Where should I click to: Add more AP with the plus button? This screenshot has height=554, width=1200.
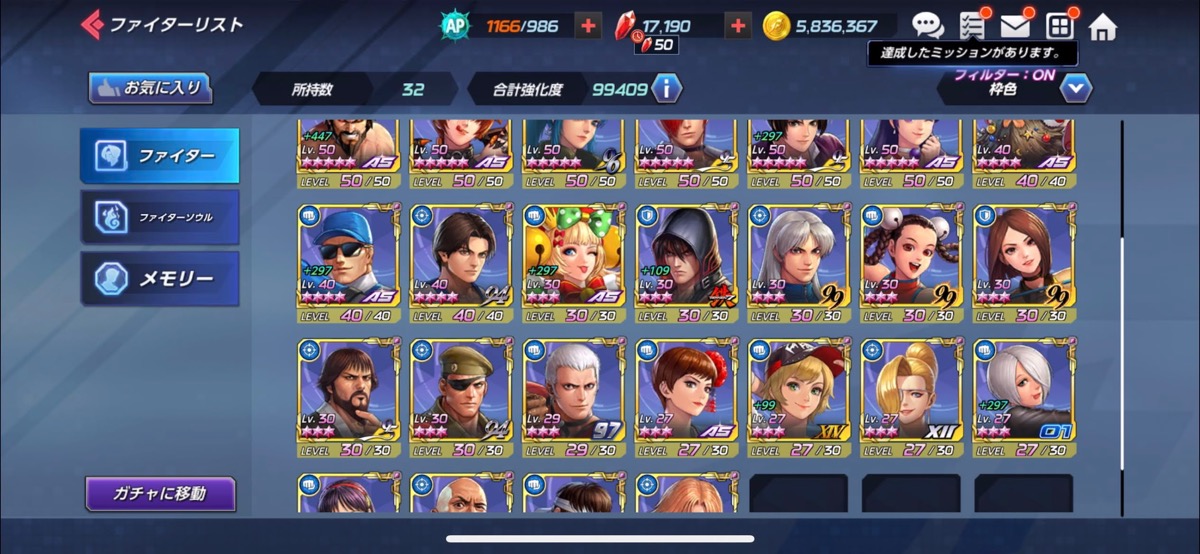click(x=590, y=27)
